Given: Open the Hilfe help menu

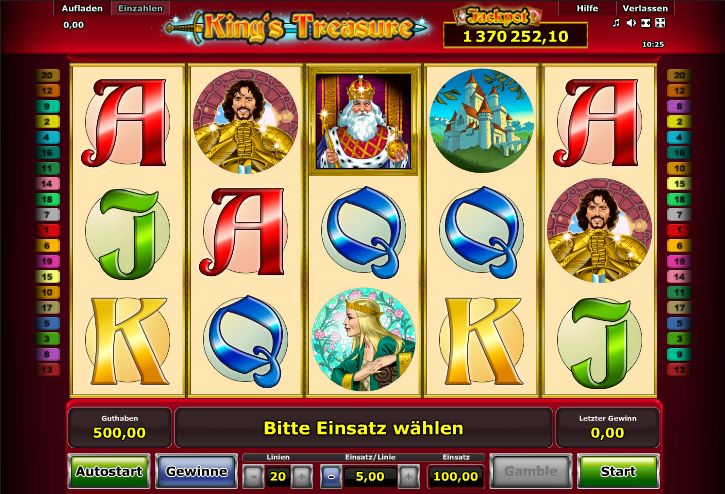Looking at the screenshot, I should (588, 8).
